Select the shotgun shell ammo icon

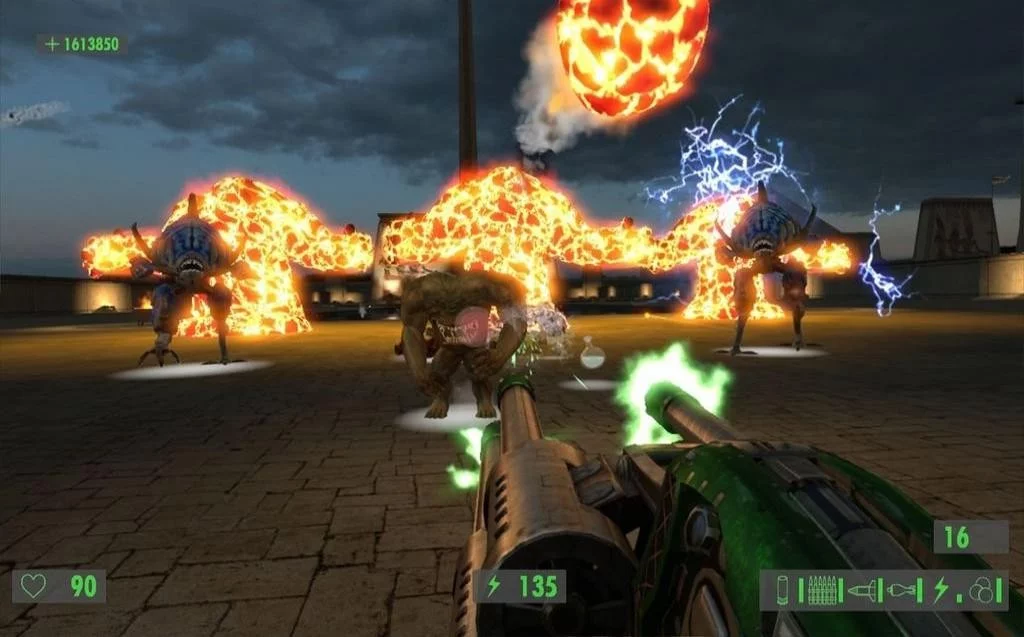(782, 590)
